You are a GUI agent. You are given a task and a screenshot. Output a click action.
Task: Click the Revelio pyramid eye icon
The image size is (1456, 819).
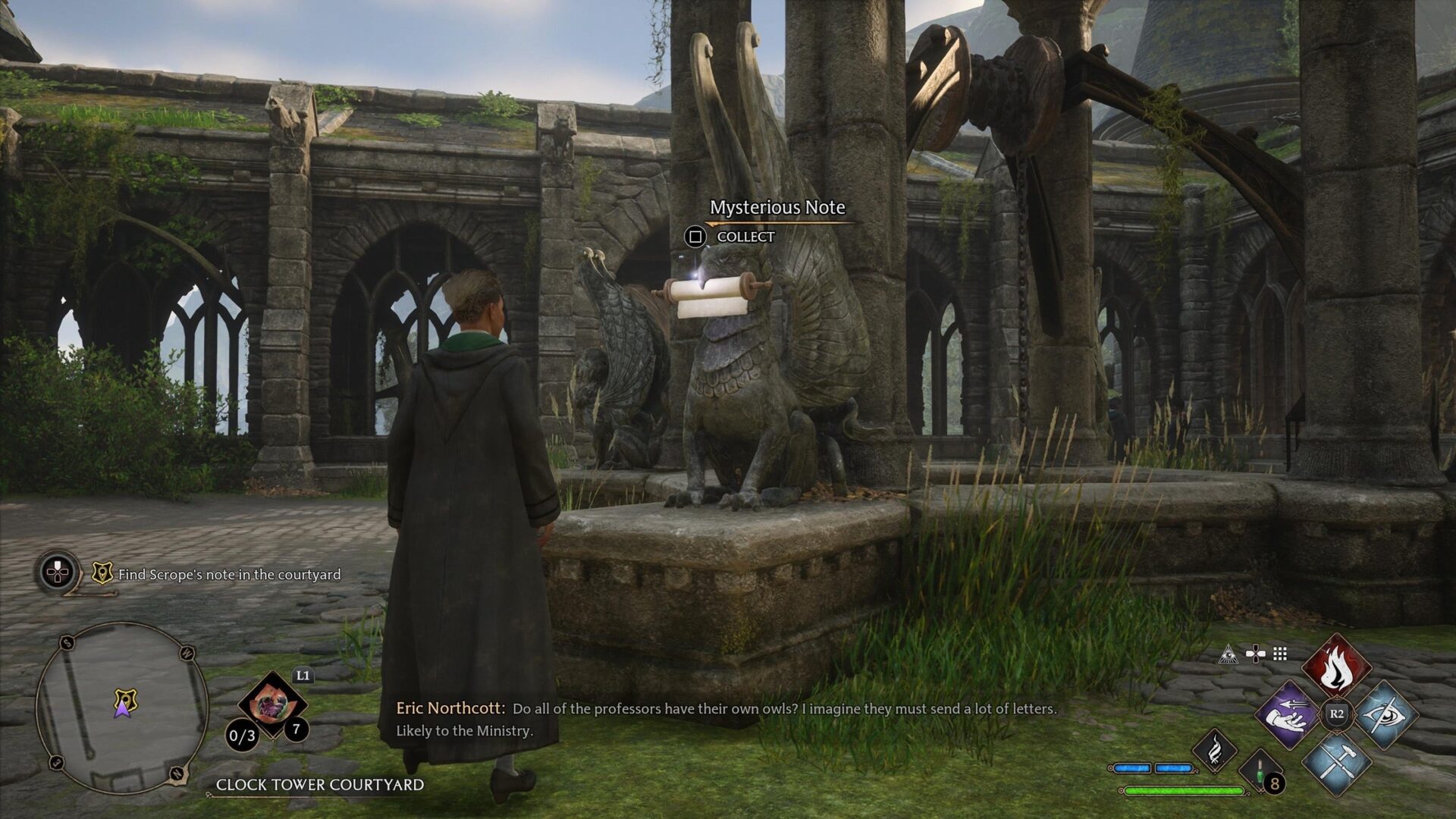tap(1228, 654)
